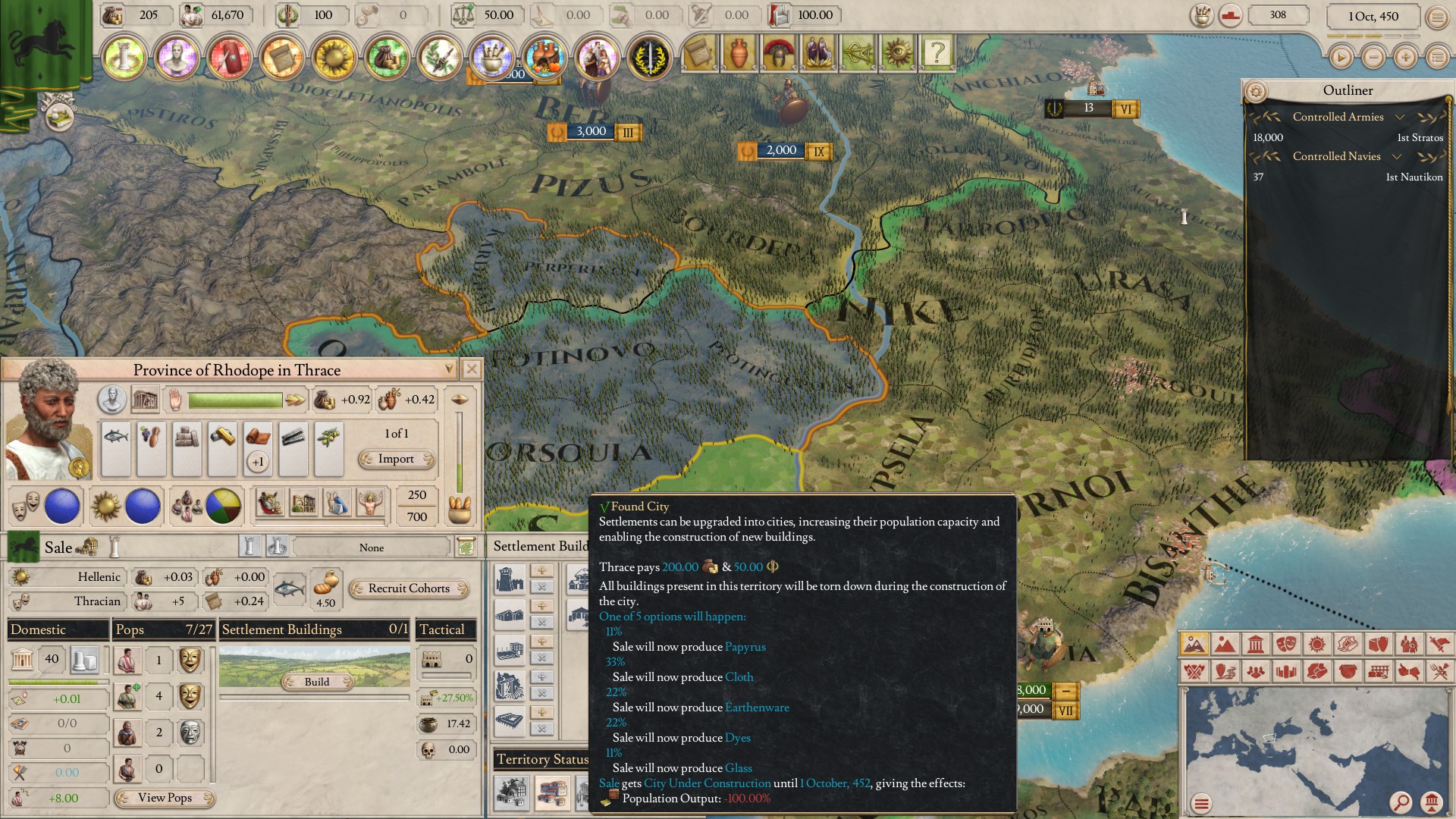Viewport: 1456px width, 819px height.
Task: Open the government panel column icon
Action: [123, 55]
